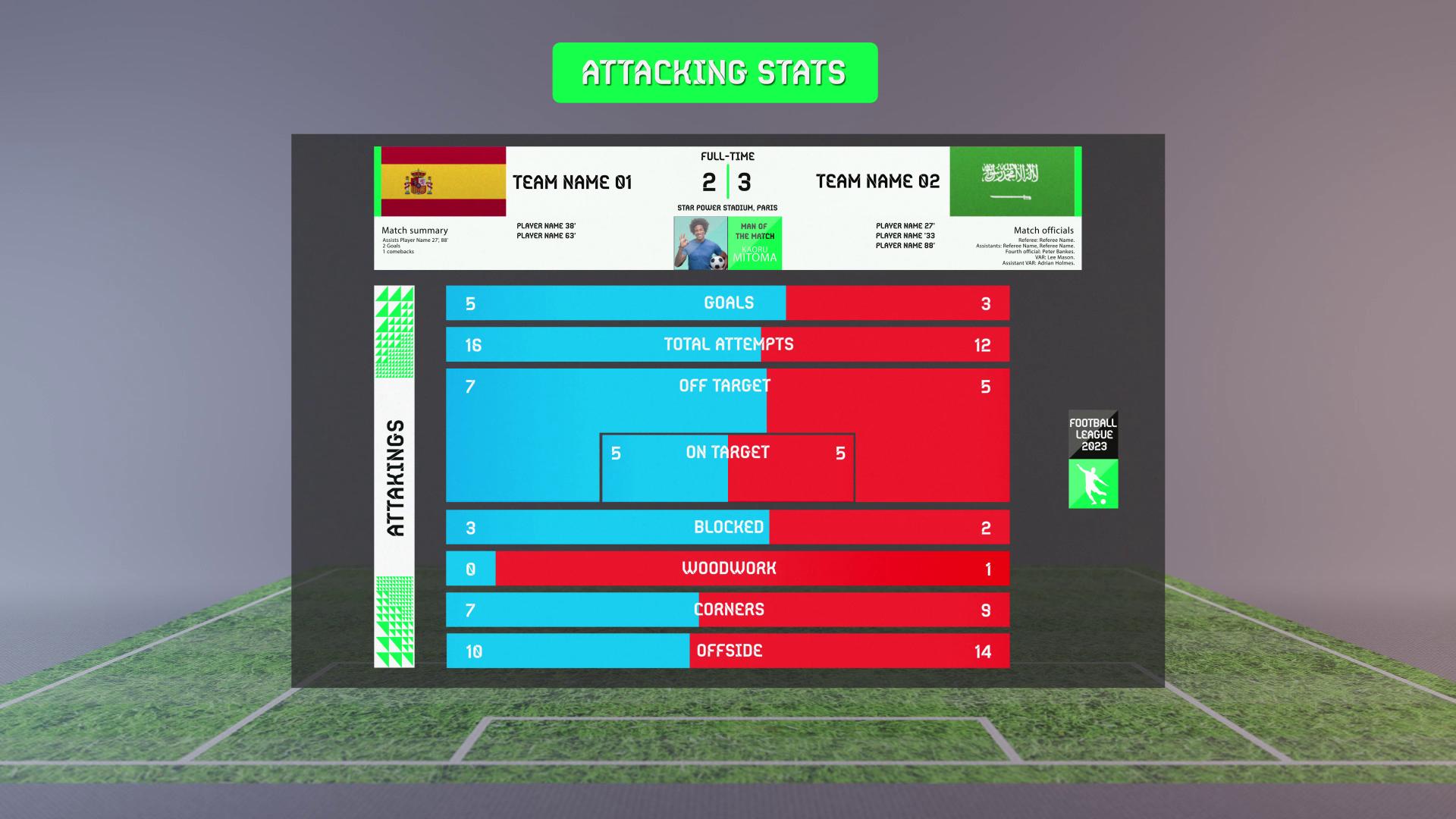Select the Corners stat row

click(727, 610)
